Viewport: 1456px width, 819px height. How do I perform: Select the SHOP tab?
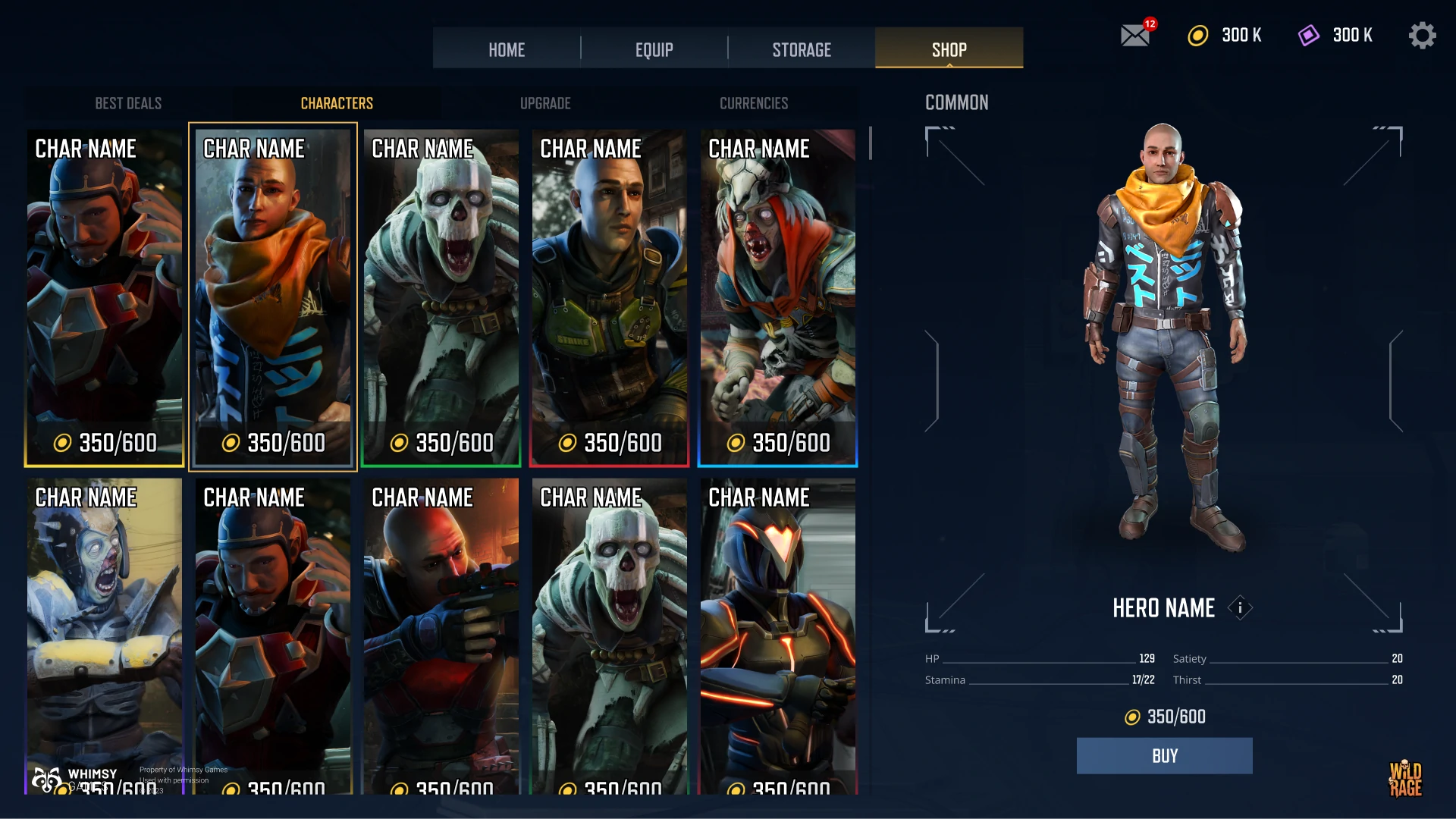[x=949, y=49]
